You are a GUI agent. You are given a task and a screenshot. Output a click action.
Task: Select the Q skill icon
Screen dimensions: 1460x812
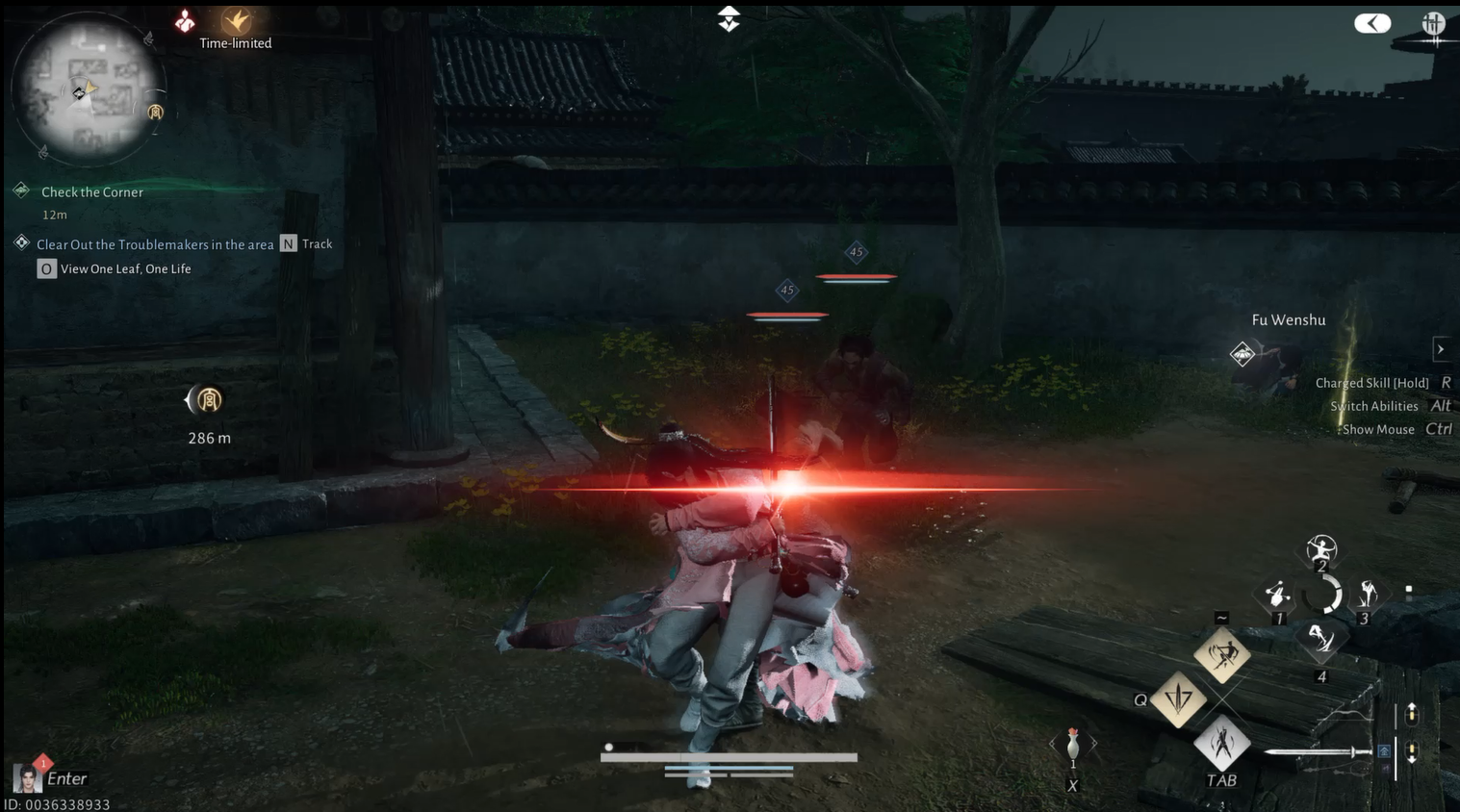tap(1178, 701)
